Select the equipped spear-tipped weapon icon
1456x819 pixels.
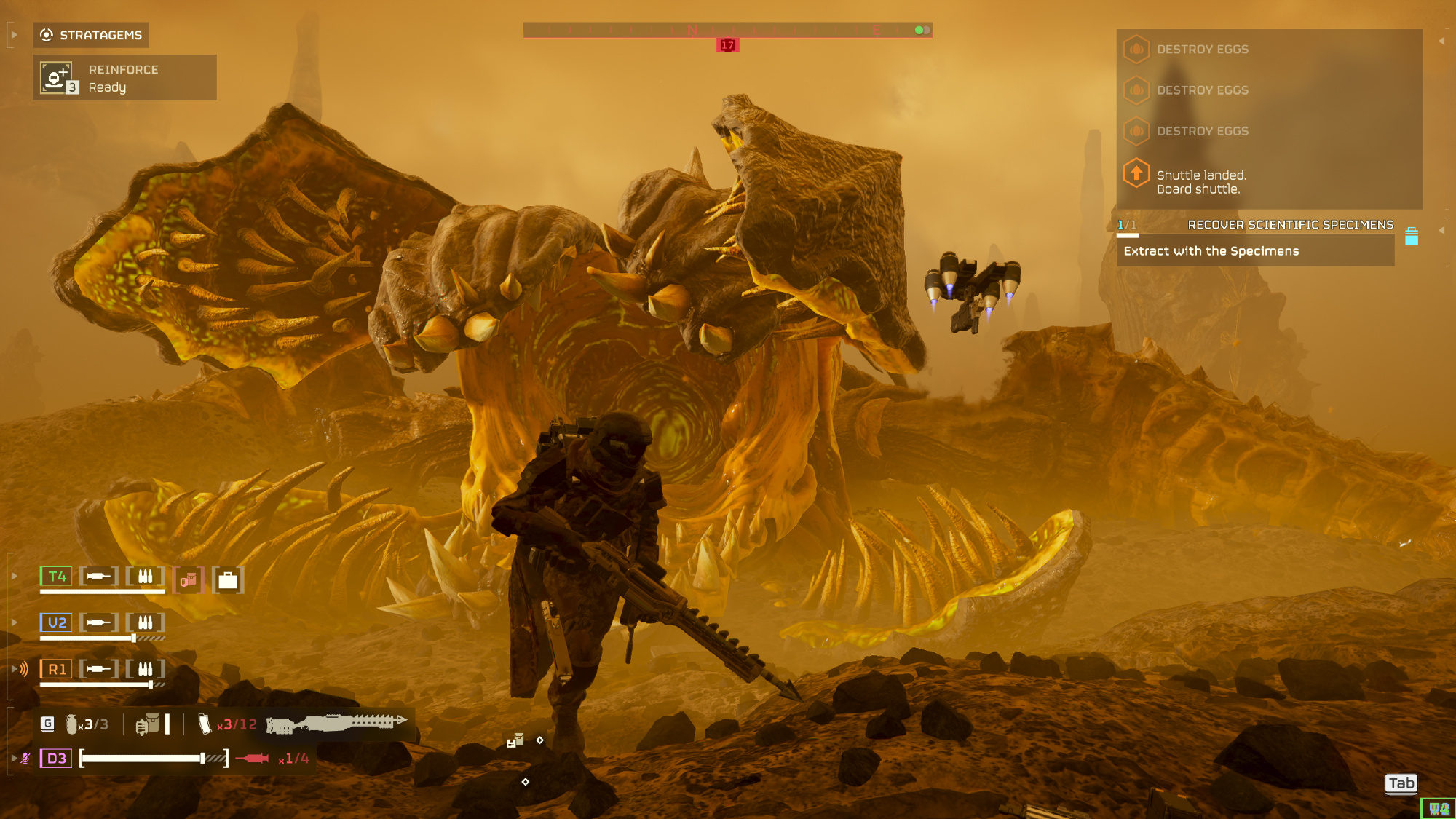(336, 723)
